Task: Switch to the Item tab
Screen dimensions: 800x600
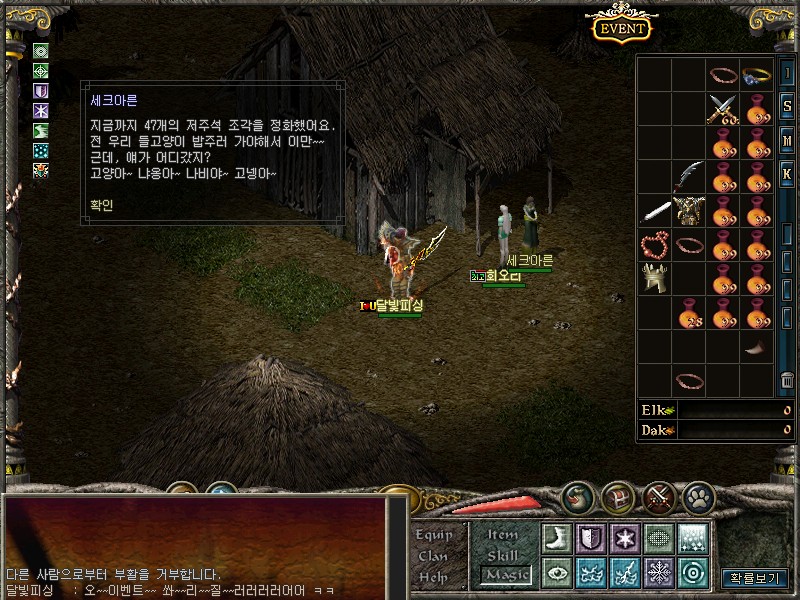Action: [x=503, y=535]
